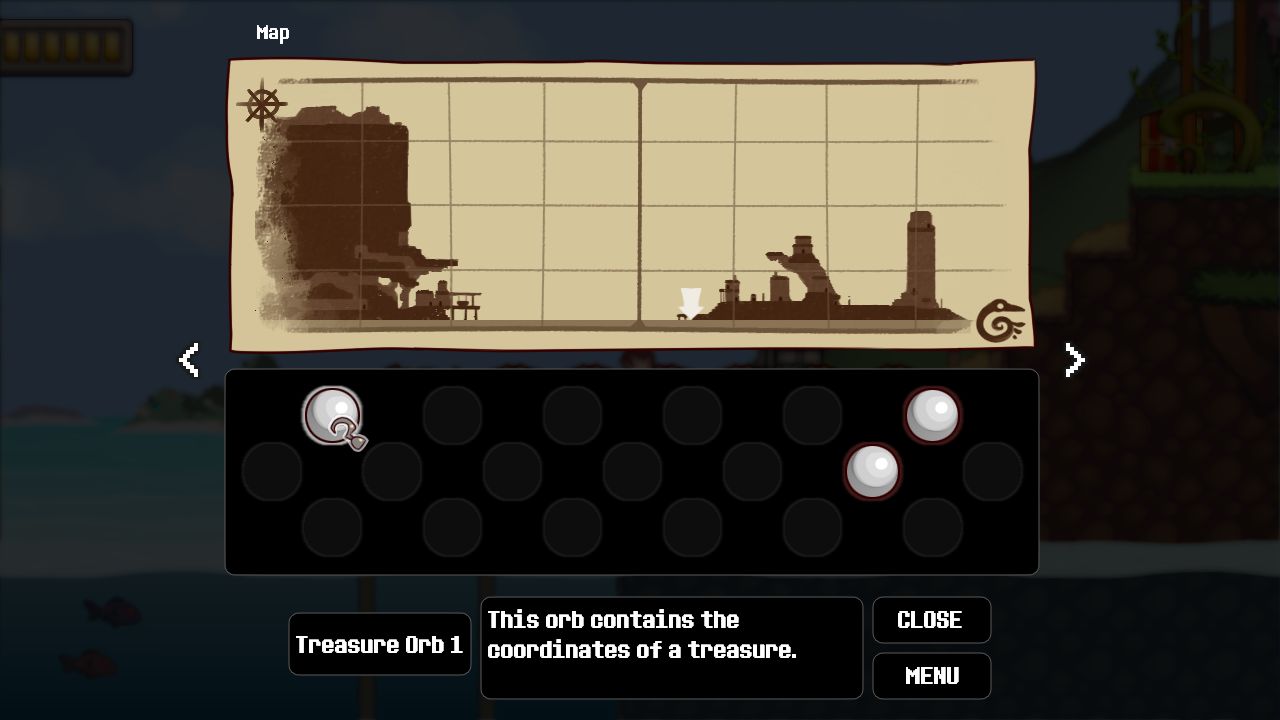Select the Treasure Orb 1 with hook
The width and height of the screenshot is (1280, 720).
[333, 416]
